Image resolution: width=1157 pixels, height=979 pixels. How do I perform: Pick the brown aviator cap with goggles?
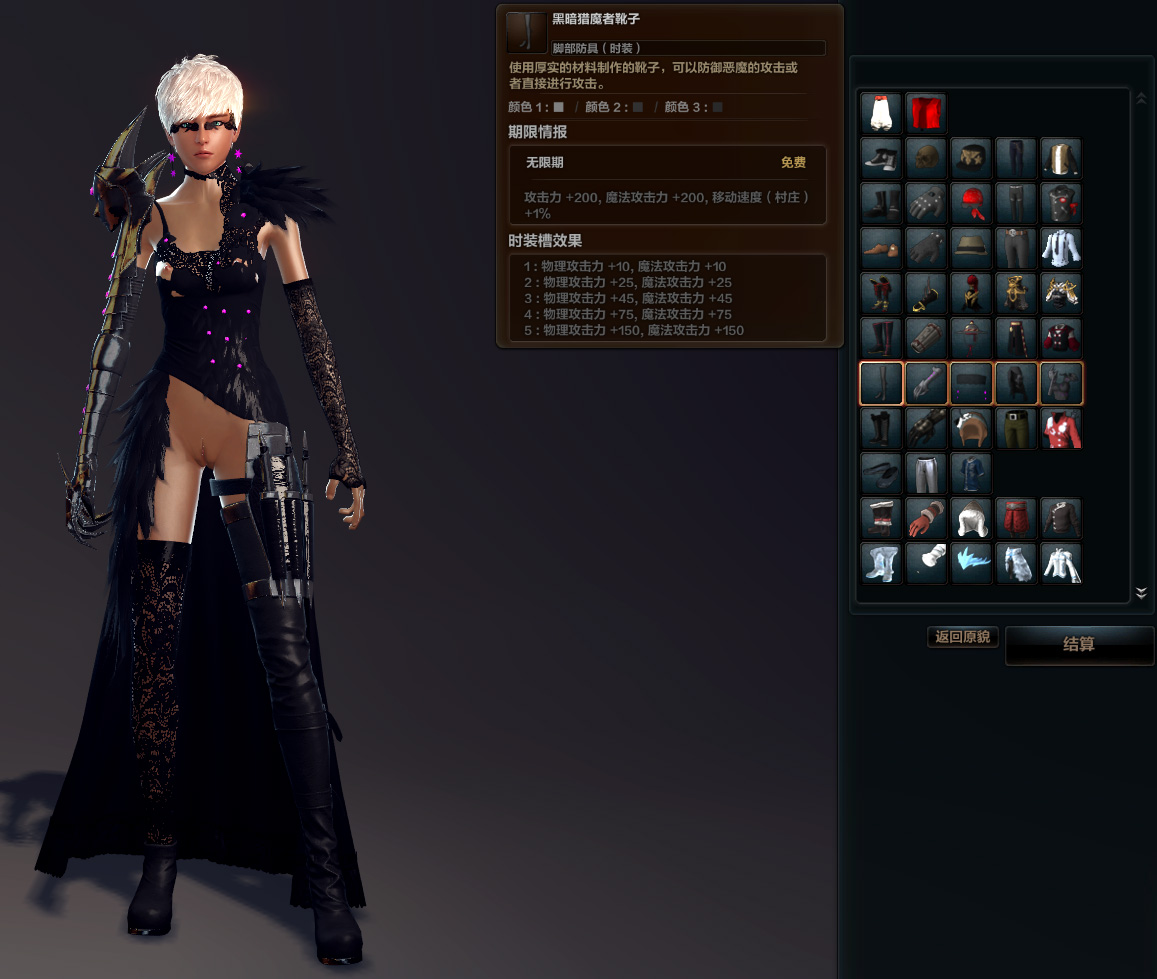tap(971, 429)
